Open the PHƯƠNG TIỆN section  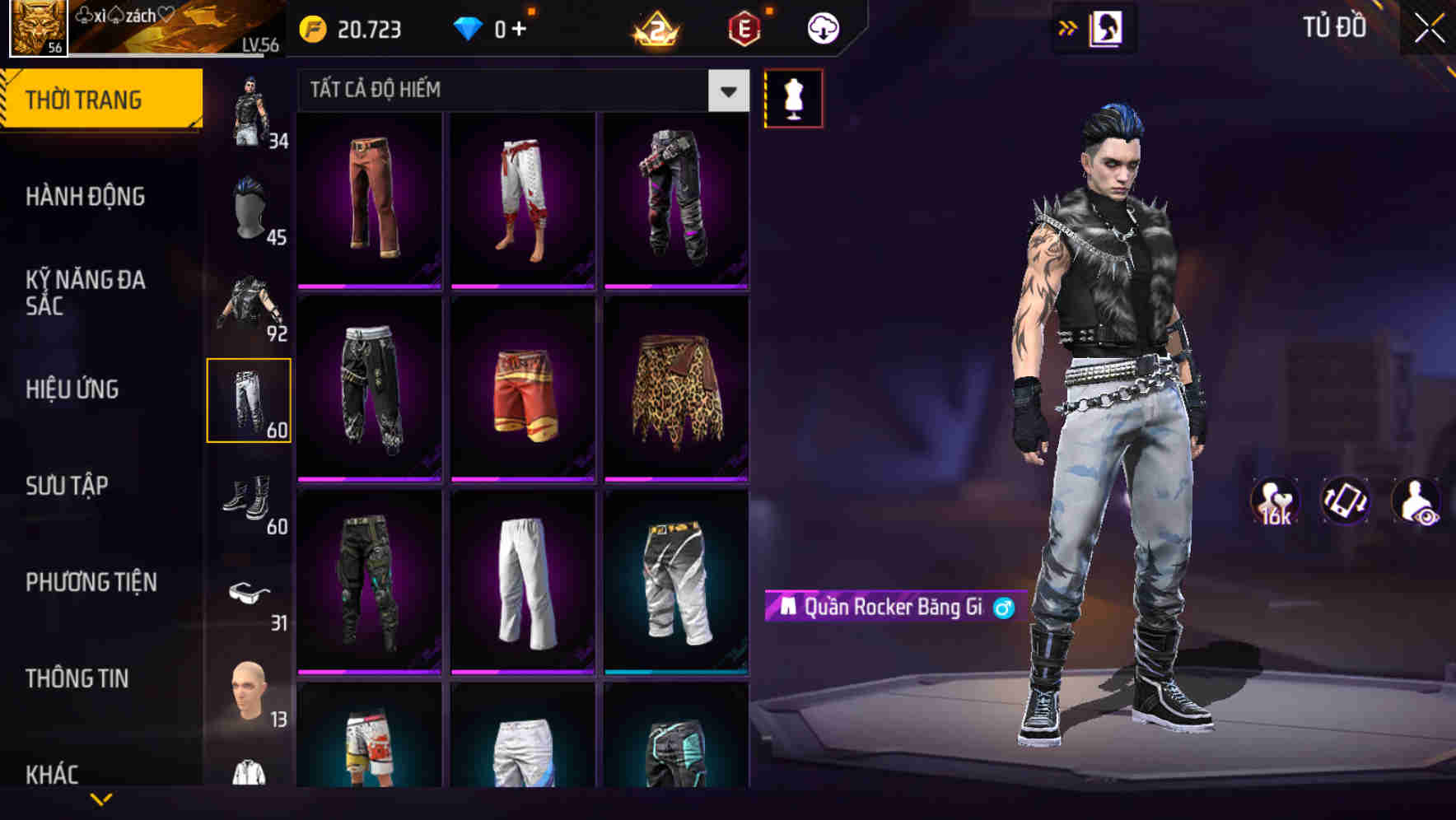pyautogui.click(x=91, y=581)
